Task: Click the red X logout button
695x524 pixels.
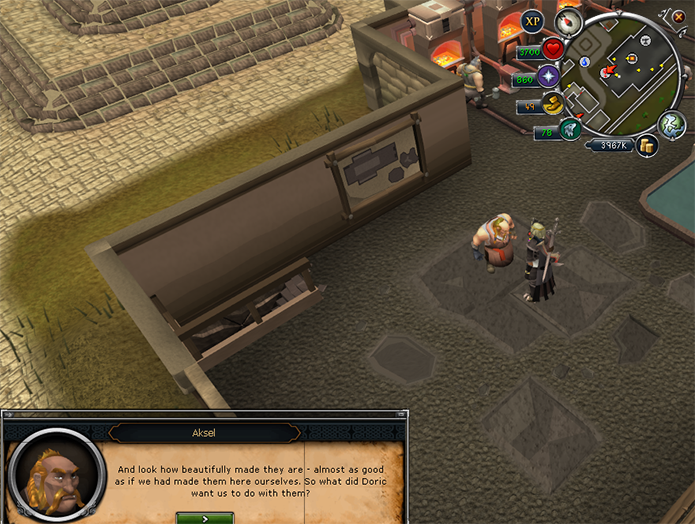Action: tap(679, 16)
